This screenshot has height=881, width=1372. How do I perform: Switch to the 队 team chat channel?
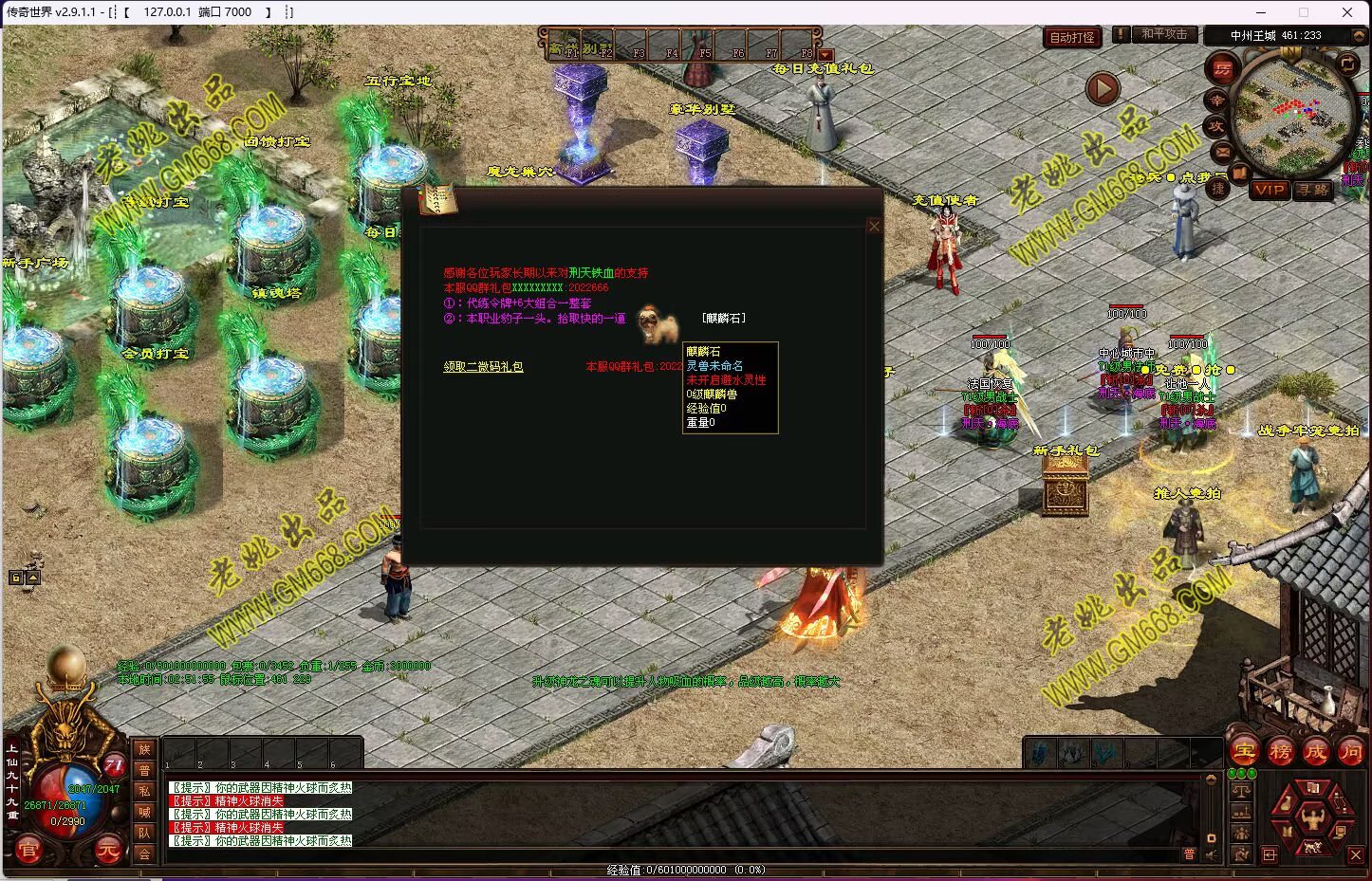pos(144,833)
